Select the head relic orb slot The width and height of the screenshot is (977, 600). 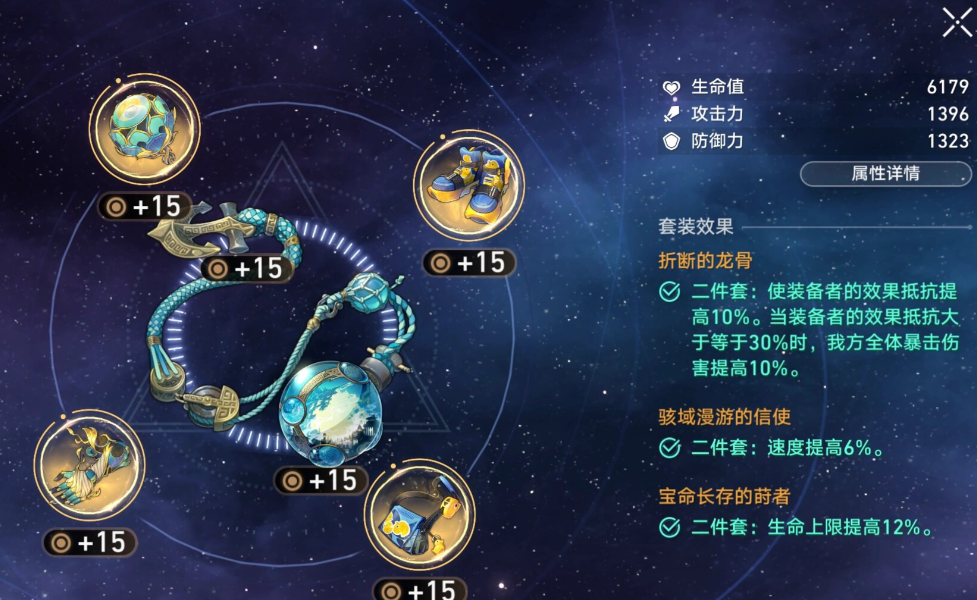[145, 129]
